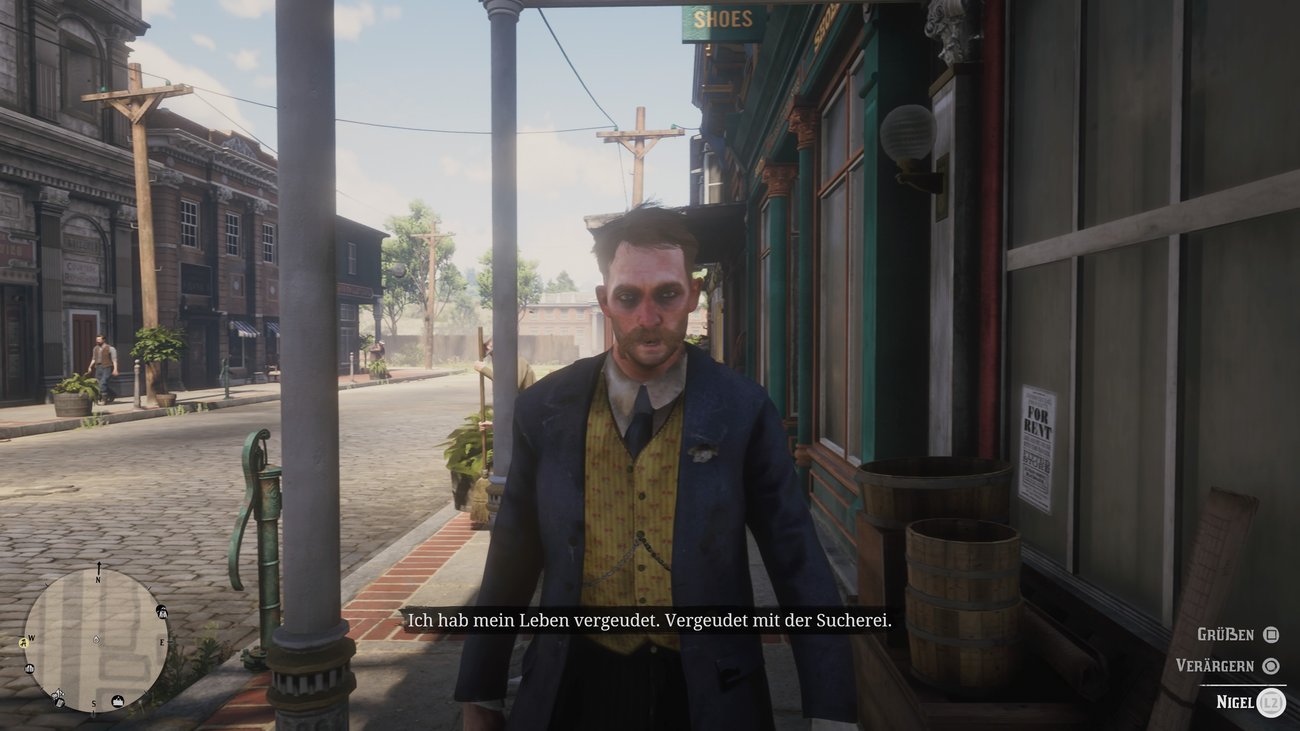This screenshot has height=731, width=1300.
Task: Select the yellow mission marker on the minimap
Action: [23, 641]
